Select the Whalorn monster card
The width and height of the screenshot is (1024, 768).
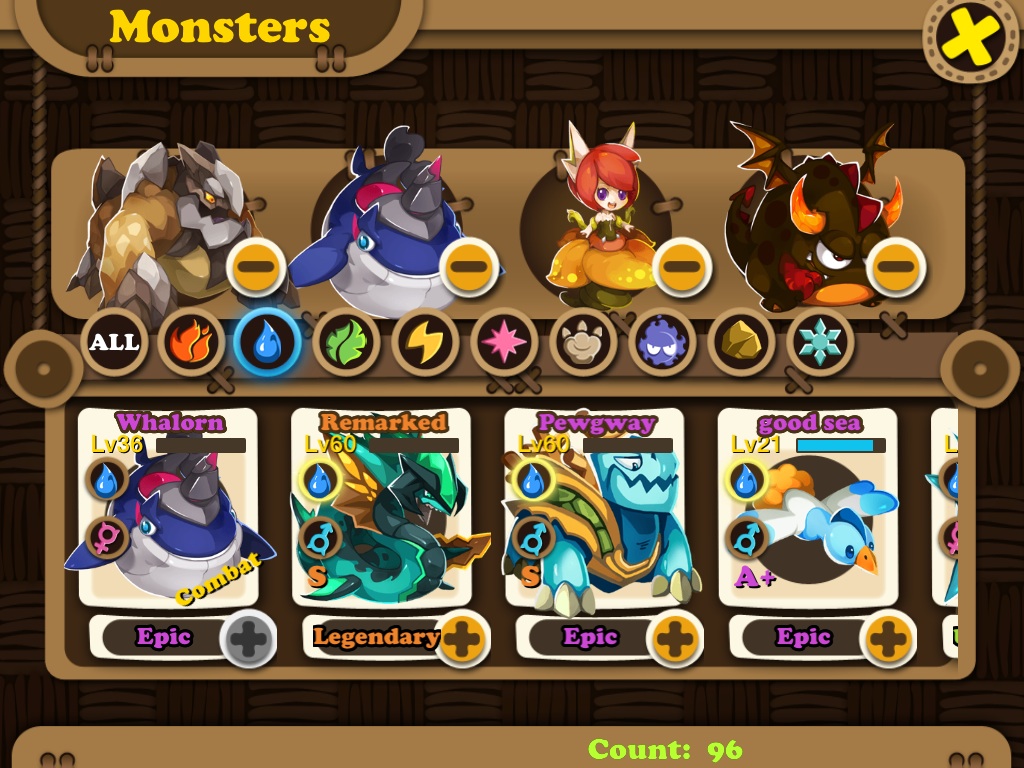point(167,510)
